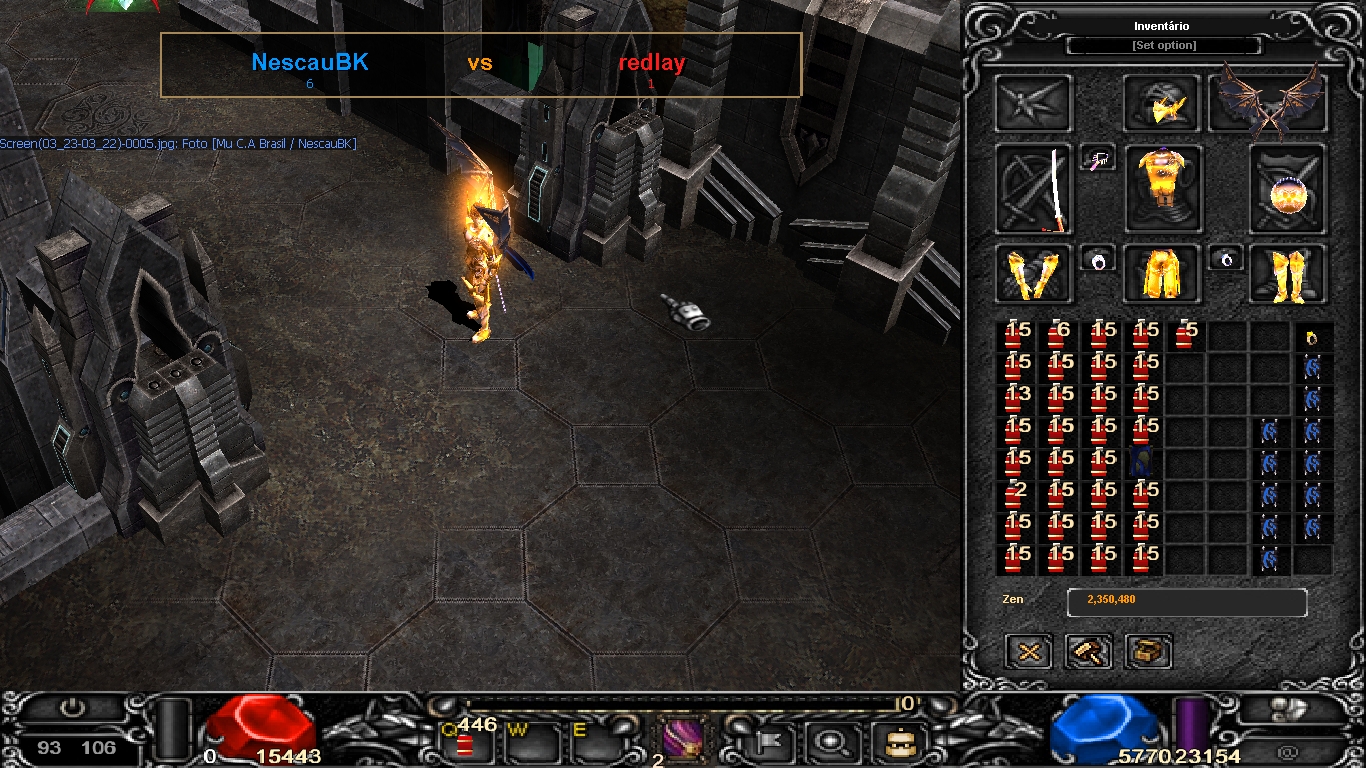Select the golden armor chest slot
This screenshot has height=768, width=1366.
click(x=1163, y=188)
